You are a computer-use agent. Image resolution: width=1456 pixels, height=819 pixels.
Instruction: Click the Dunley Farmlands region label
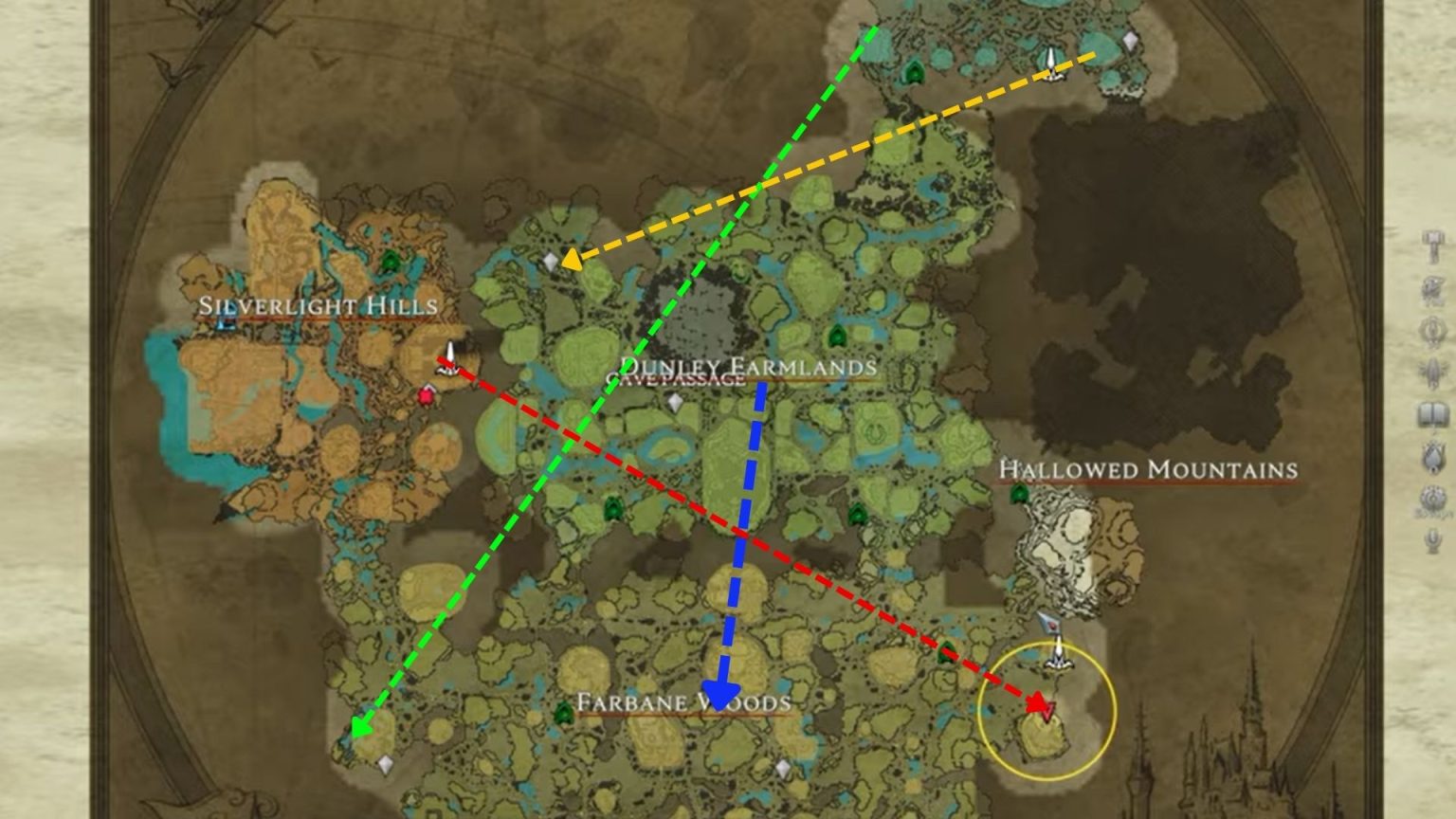[748, 364]
